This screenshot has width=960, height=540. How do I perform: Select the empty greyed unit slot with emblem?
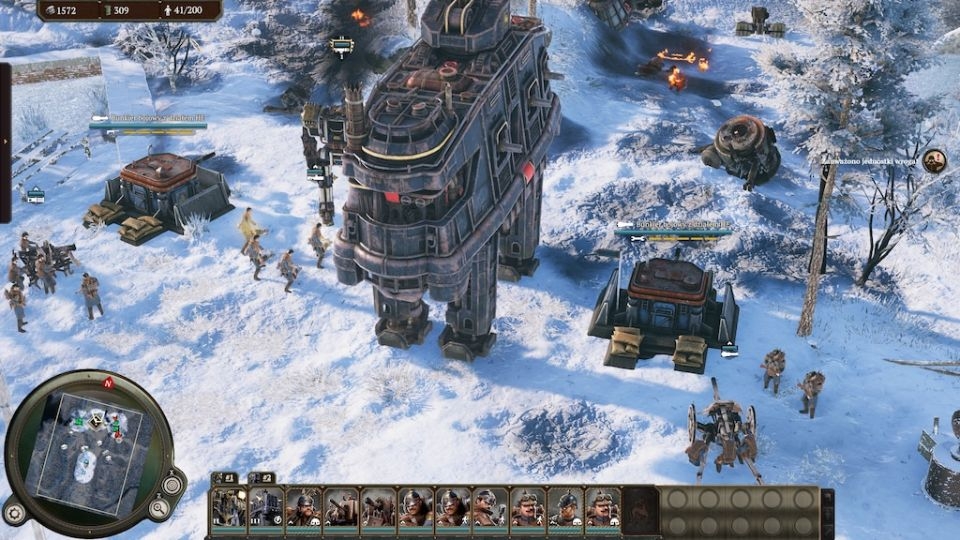640,507
